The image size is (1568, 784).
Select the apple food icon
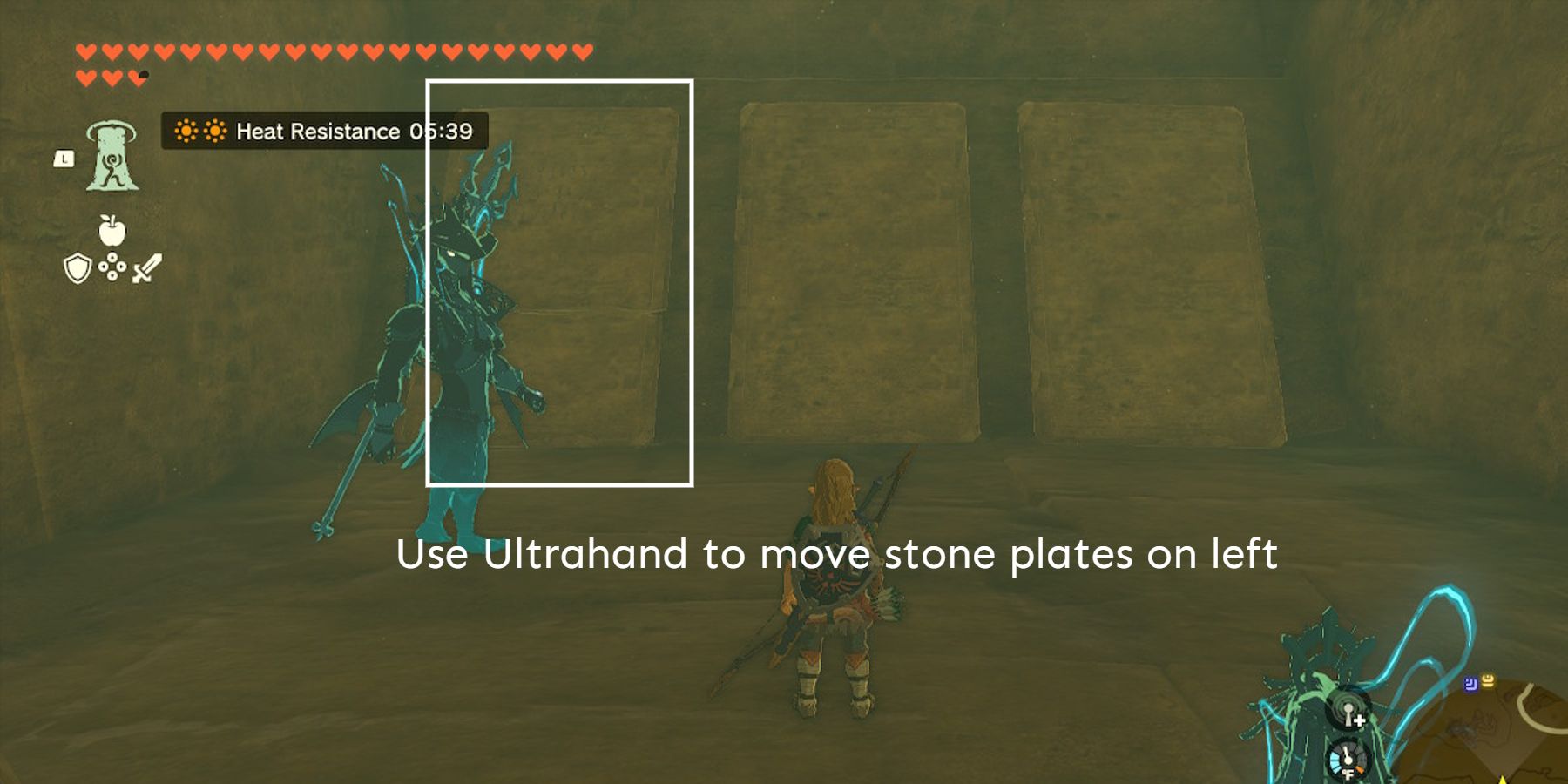112,230
